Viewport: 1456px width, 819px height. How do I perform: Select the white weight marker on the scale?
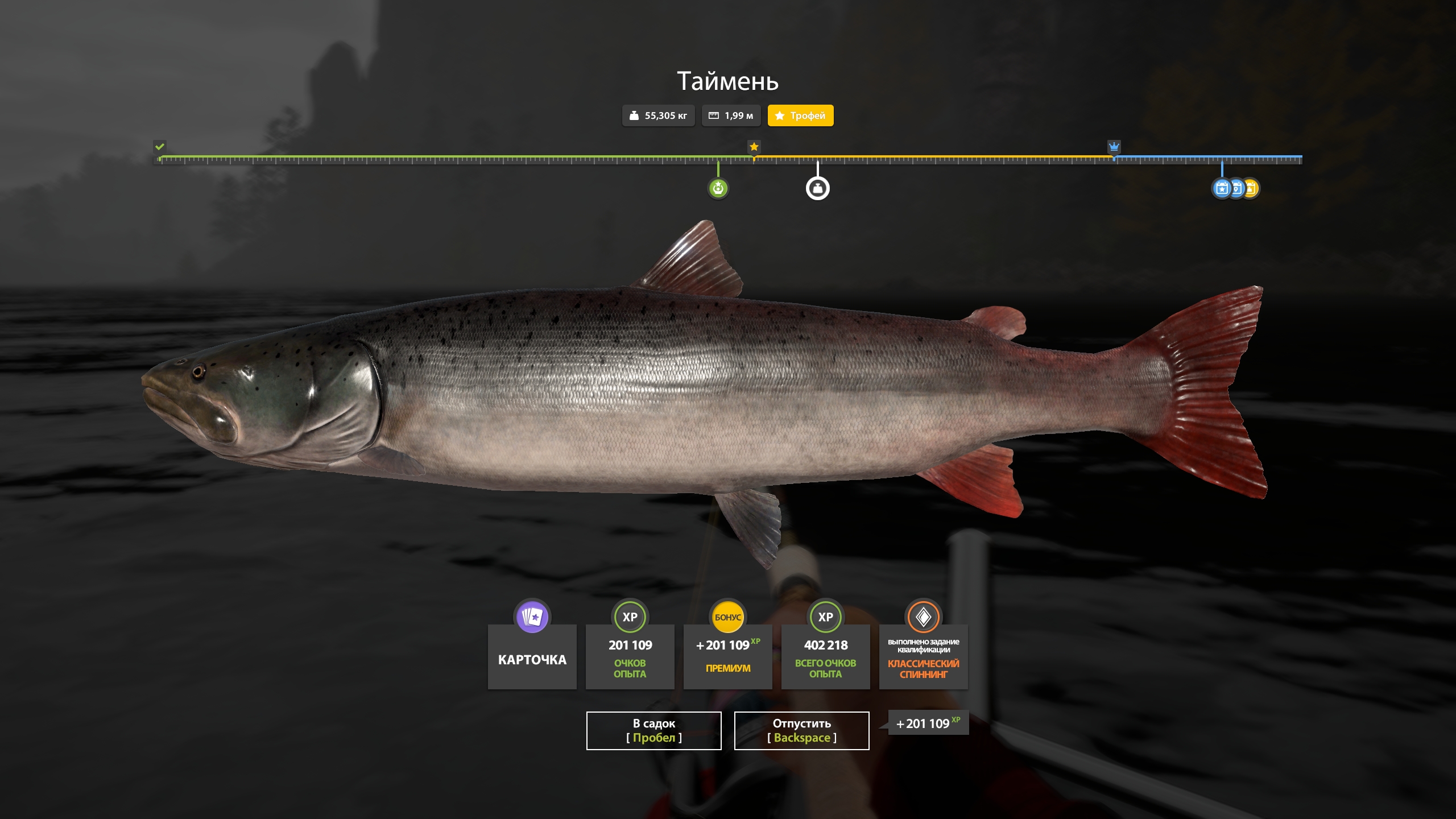[x=817, y=188]
